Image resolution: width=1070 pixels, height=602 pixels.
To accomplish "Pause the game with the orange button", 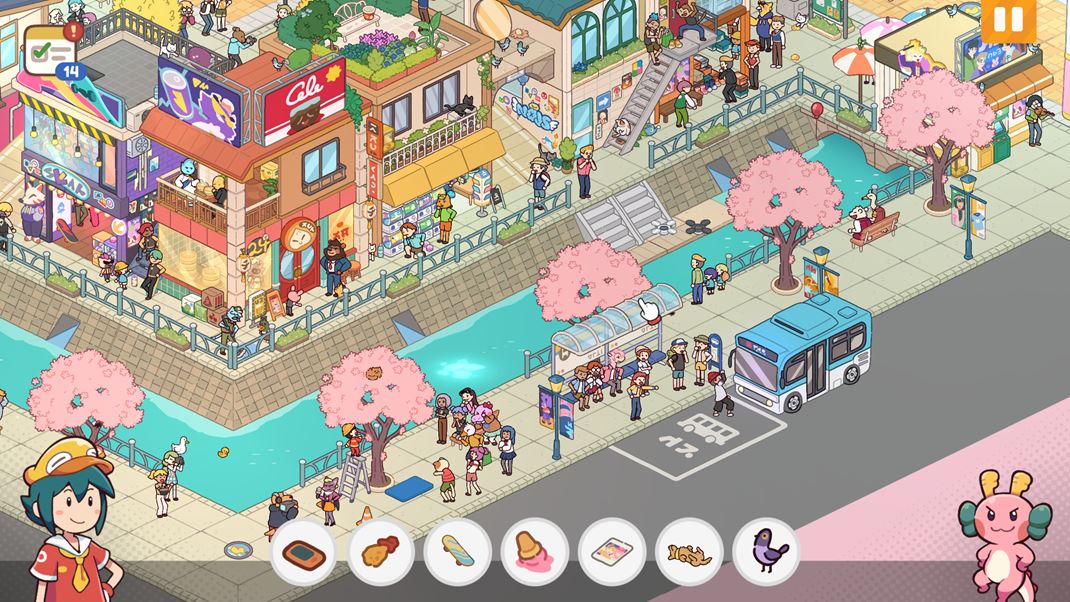I will pos(1008,20).
